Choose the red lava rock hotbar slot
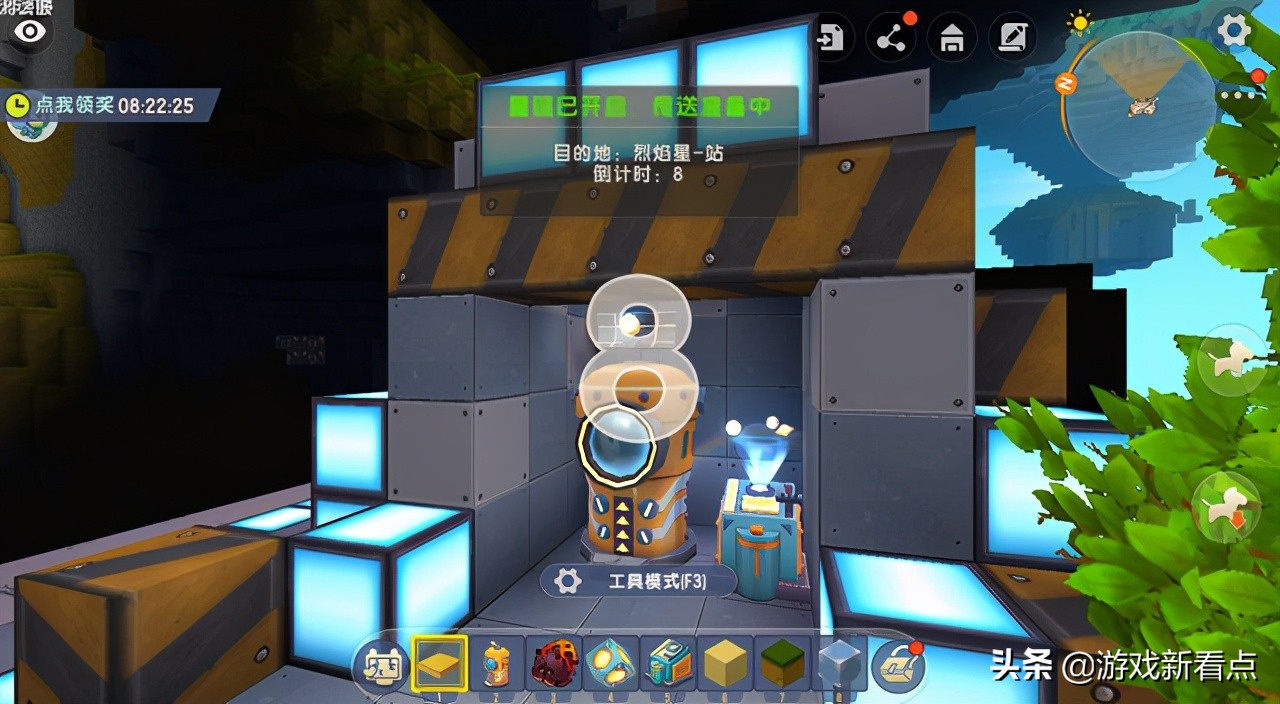The height and width of the screenshot is (704, 1280). [555, 664]
